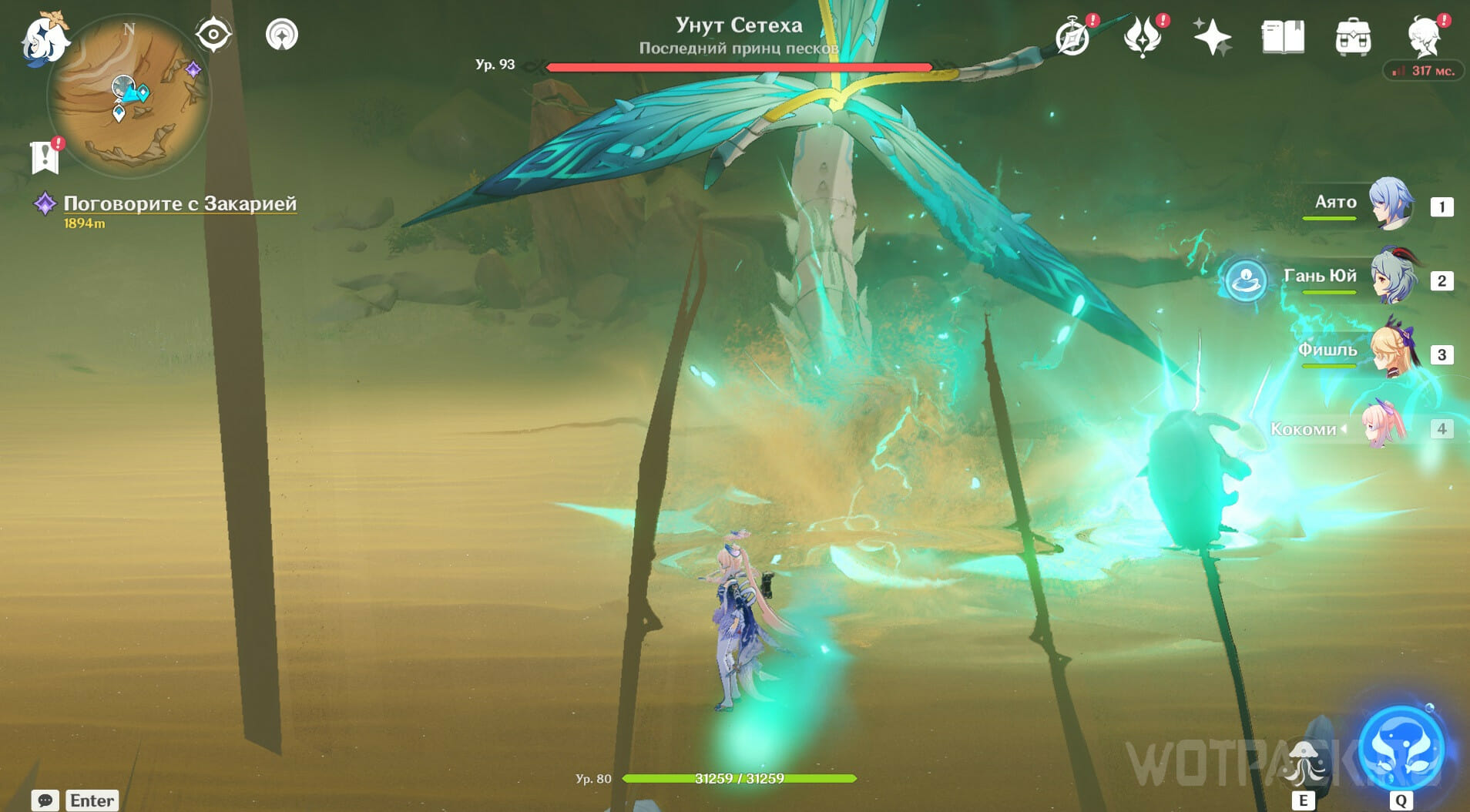Image resolution: width=1470 pixels, height=812 pixels.
Task: Open the quest log bookmark icon
Action: coord(45,156)
